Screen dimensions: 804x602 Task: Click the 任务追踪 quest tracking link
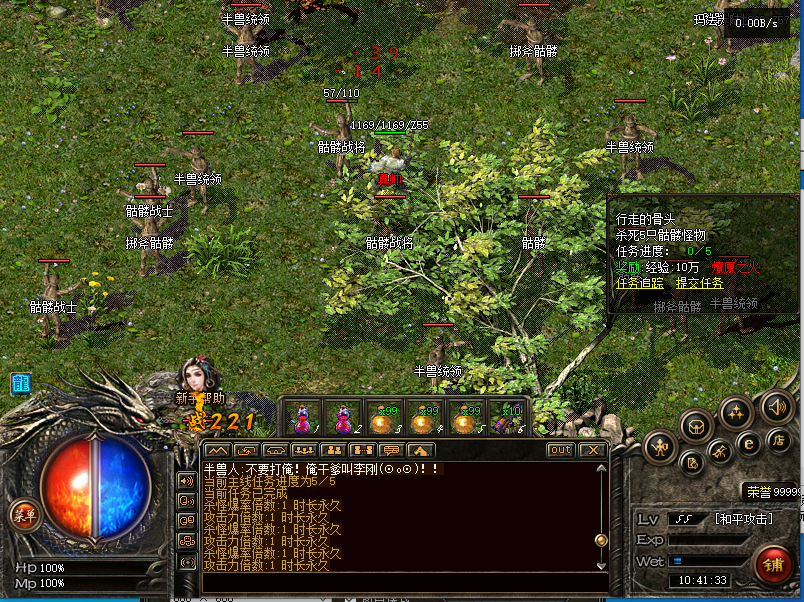click(x=639, y=283)
